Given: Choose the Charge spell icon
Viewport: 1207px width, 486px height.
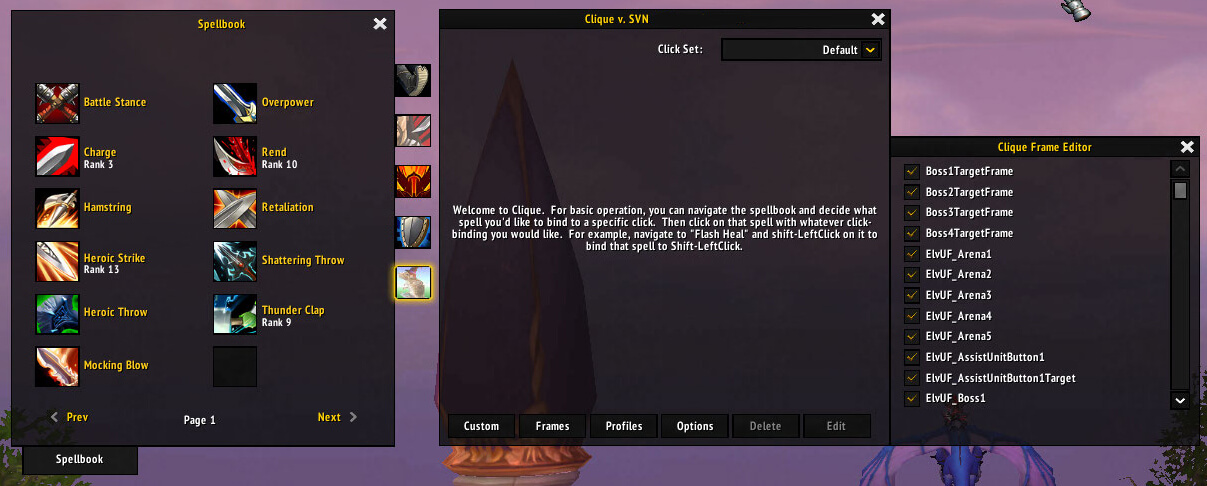Looking at the screenshot, I should [x=57, y=157].
